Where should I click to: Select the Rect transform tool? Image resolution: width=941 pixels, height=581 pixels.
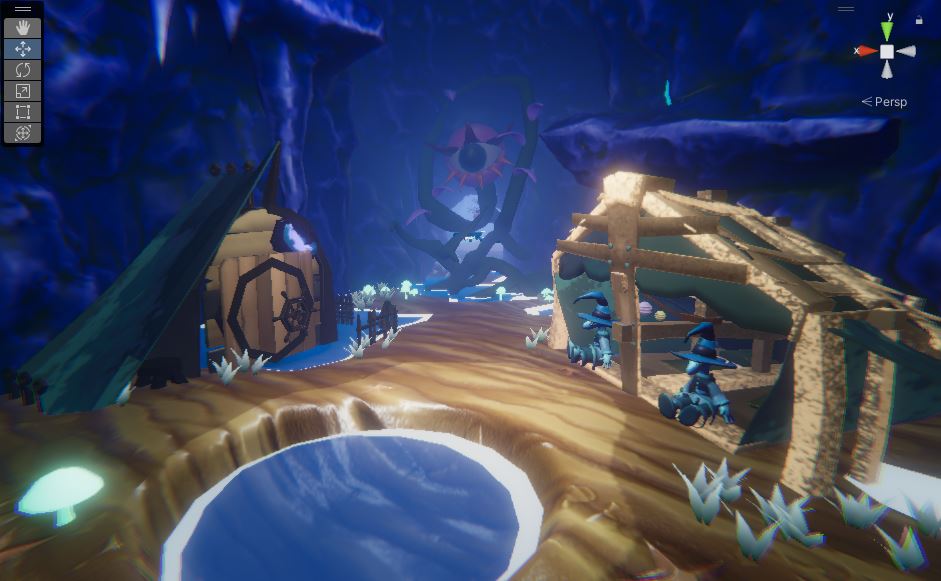23,112
